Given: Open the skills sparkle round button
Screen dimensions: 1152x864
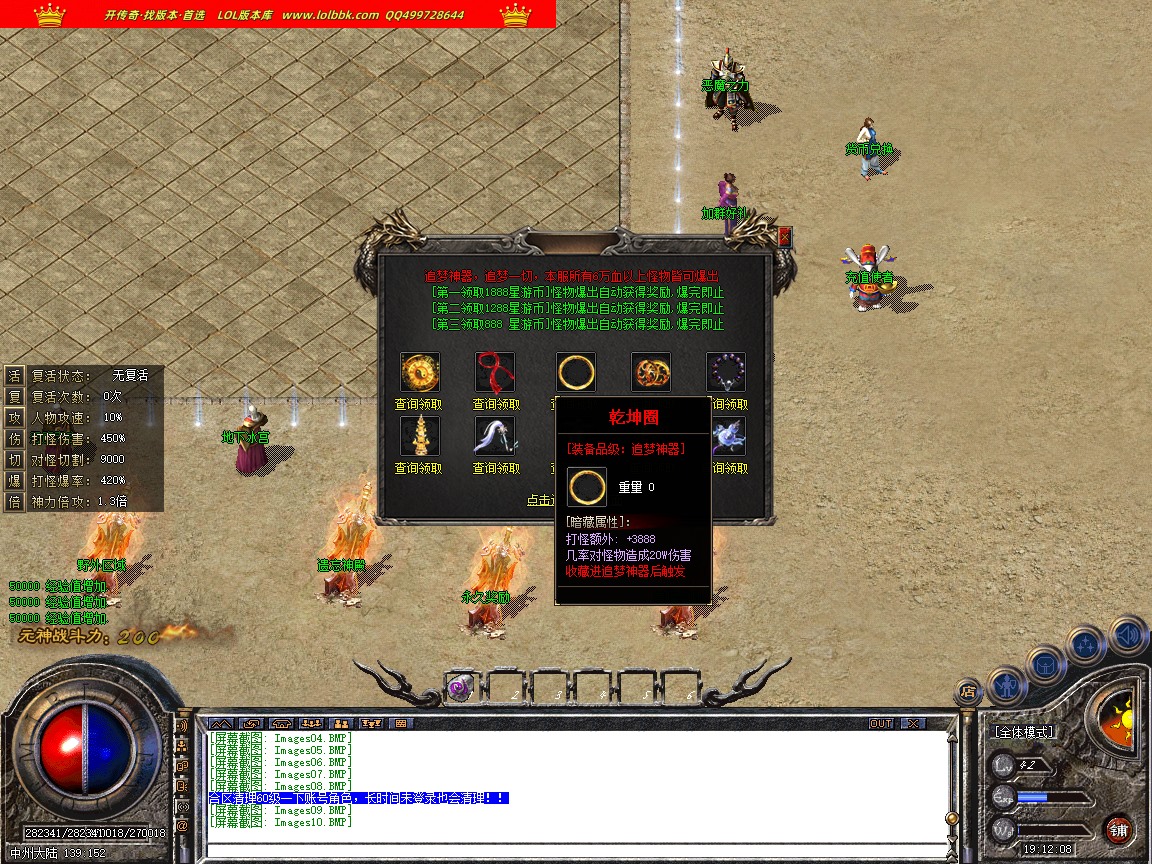Looking at the screenshot, I should [x=1086, y=645].
